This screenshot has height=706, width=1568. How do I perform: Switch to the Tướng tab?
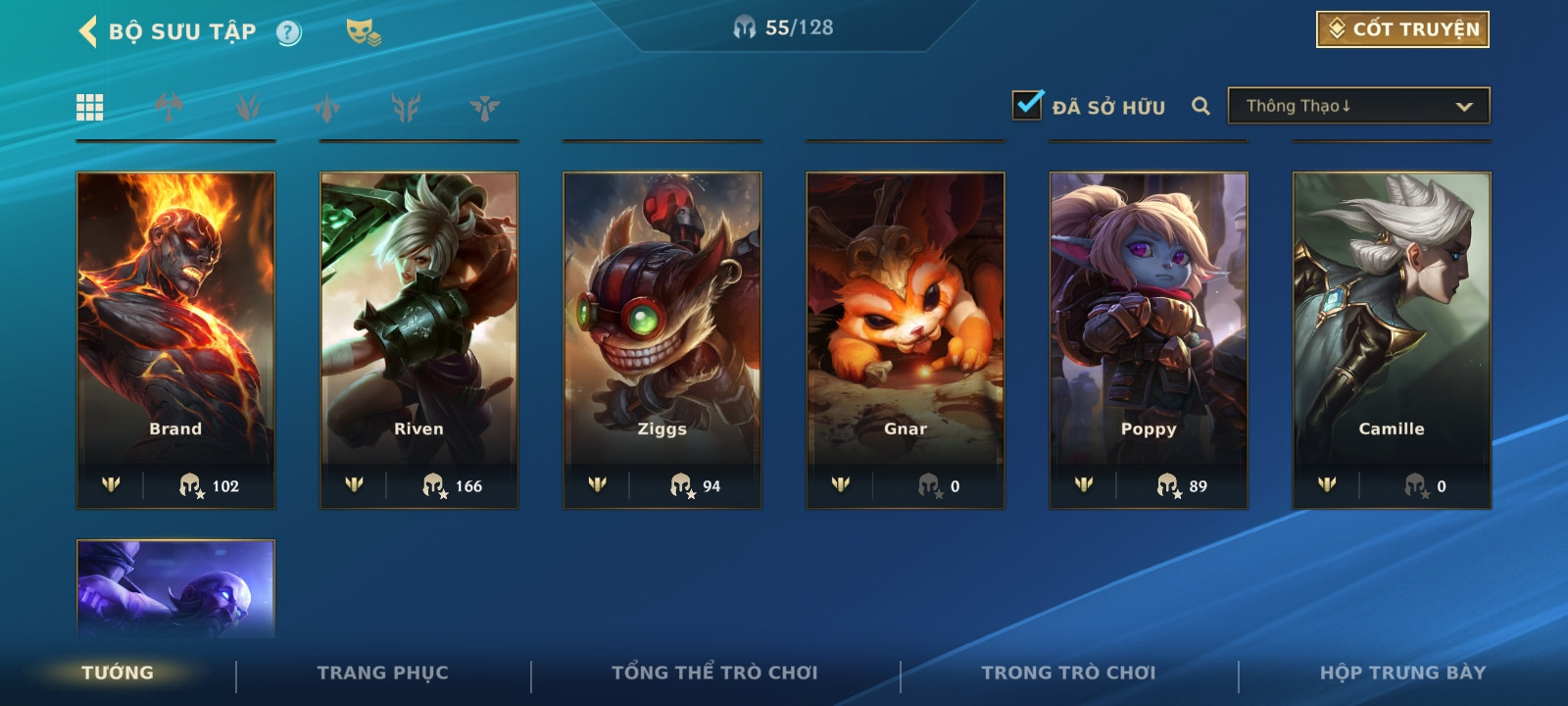pos(118,673)
